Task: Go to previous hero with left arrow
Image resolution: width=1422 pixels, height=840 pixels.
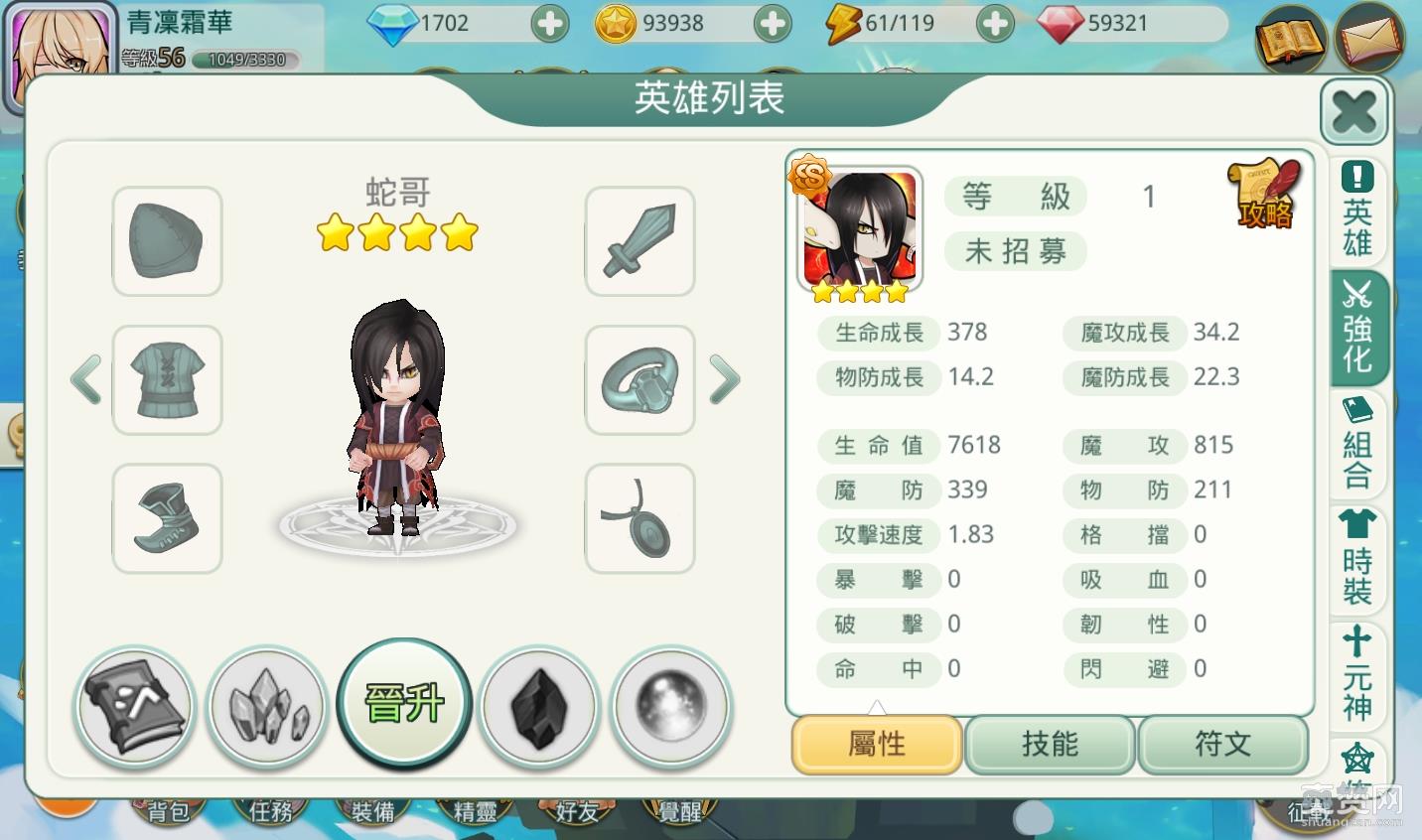Action: (85, 380)
